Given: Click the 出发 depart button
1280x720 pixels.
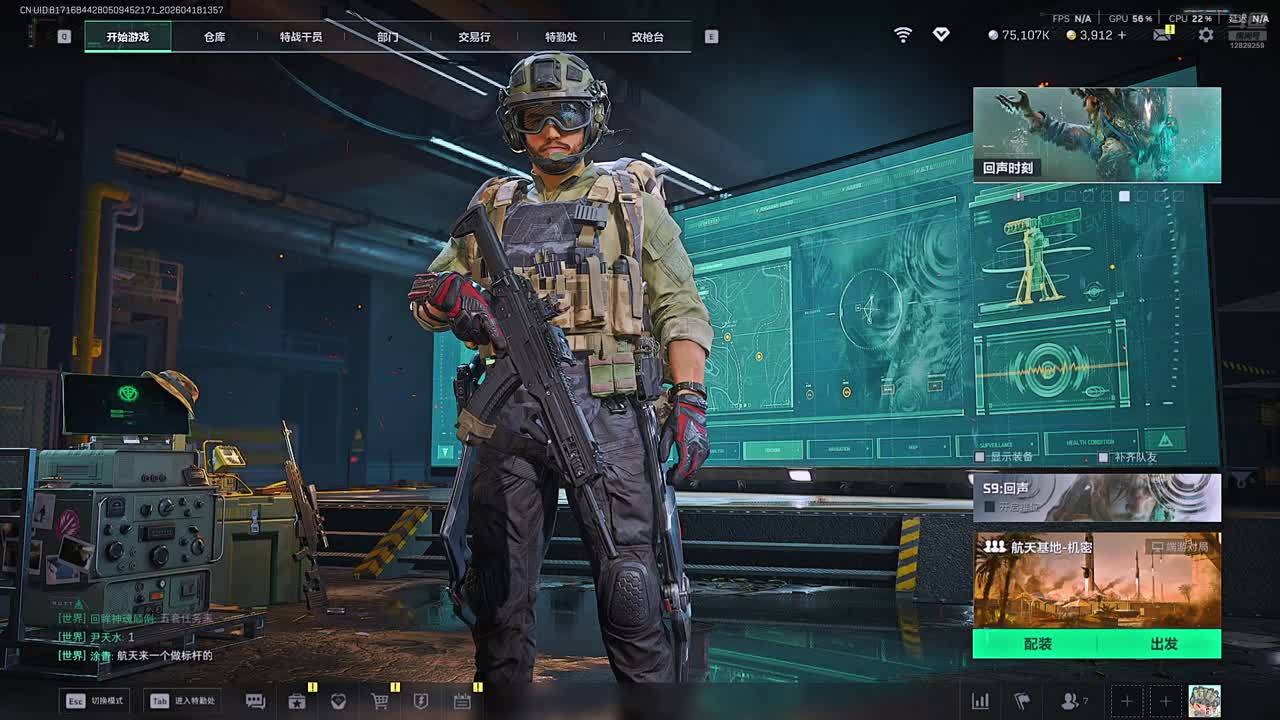Looking at the screenshot, I should click(x=1163, y=644).
